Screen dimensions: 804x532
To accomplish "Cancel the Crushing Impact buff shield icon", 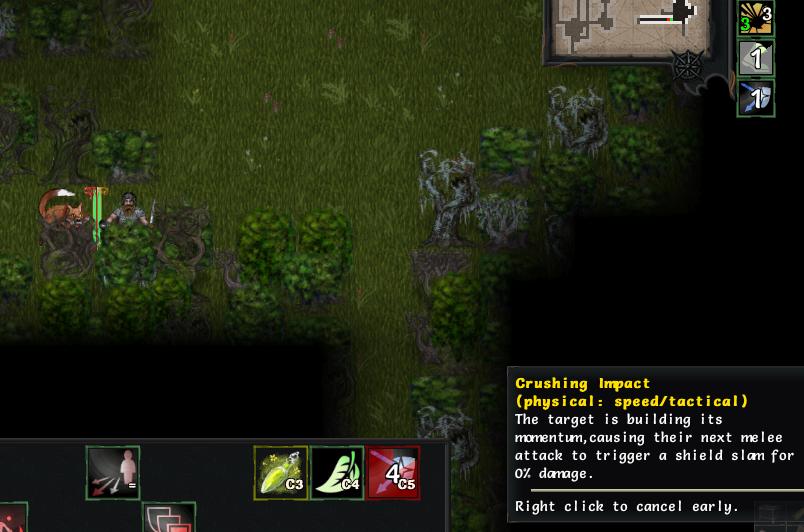I will [757, 98].
